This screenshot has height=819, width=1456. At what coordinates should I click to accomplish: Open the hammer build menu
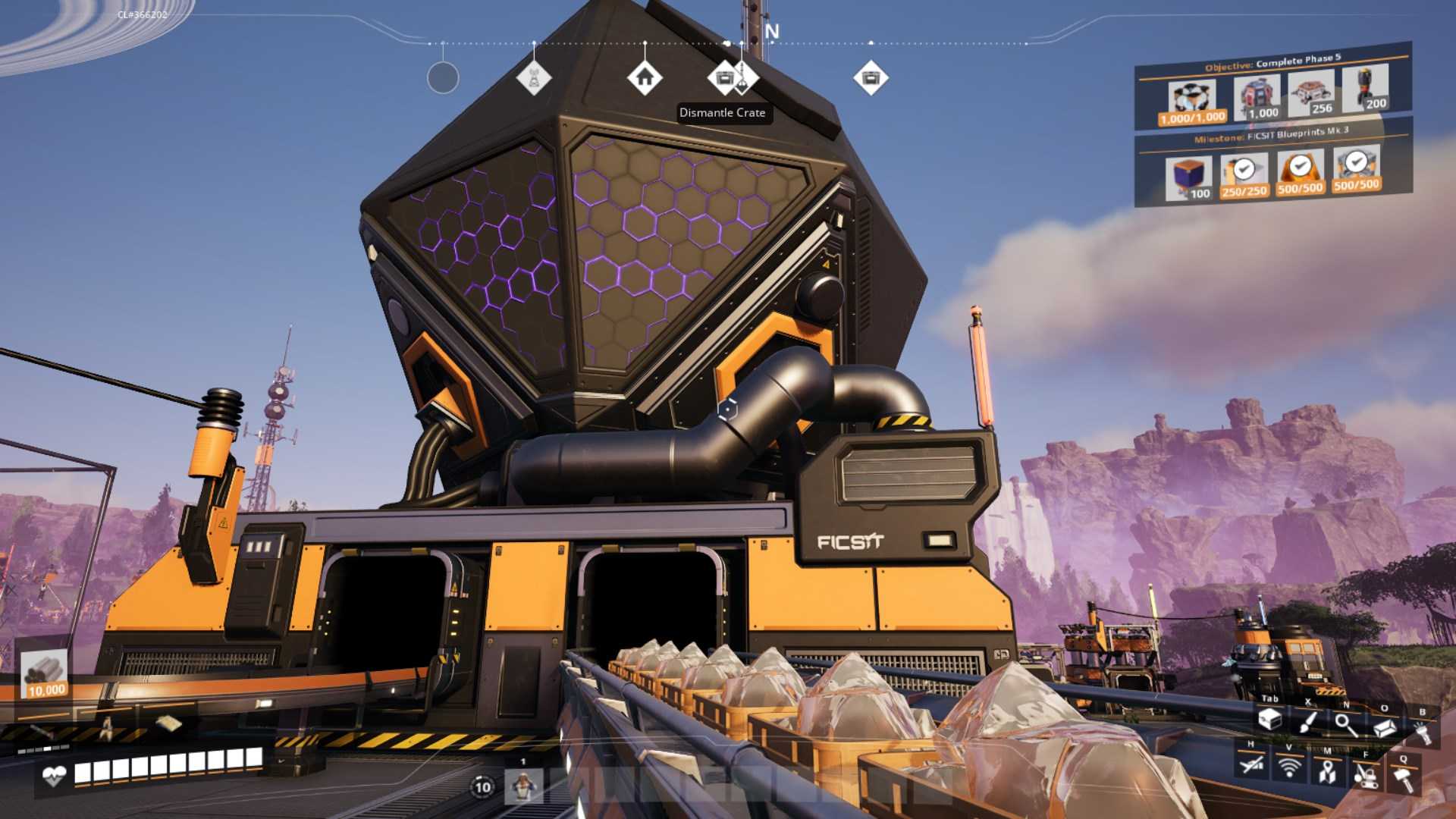click(x=1404, y=779)
